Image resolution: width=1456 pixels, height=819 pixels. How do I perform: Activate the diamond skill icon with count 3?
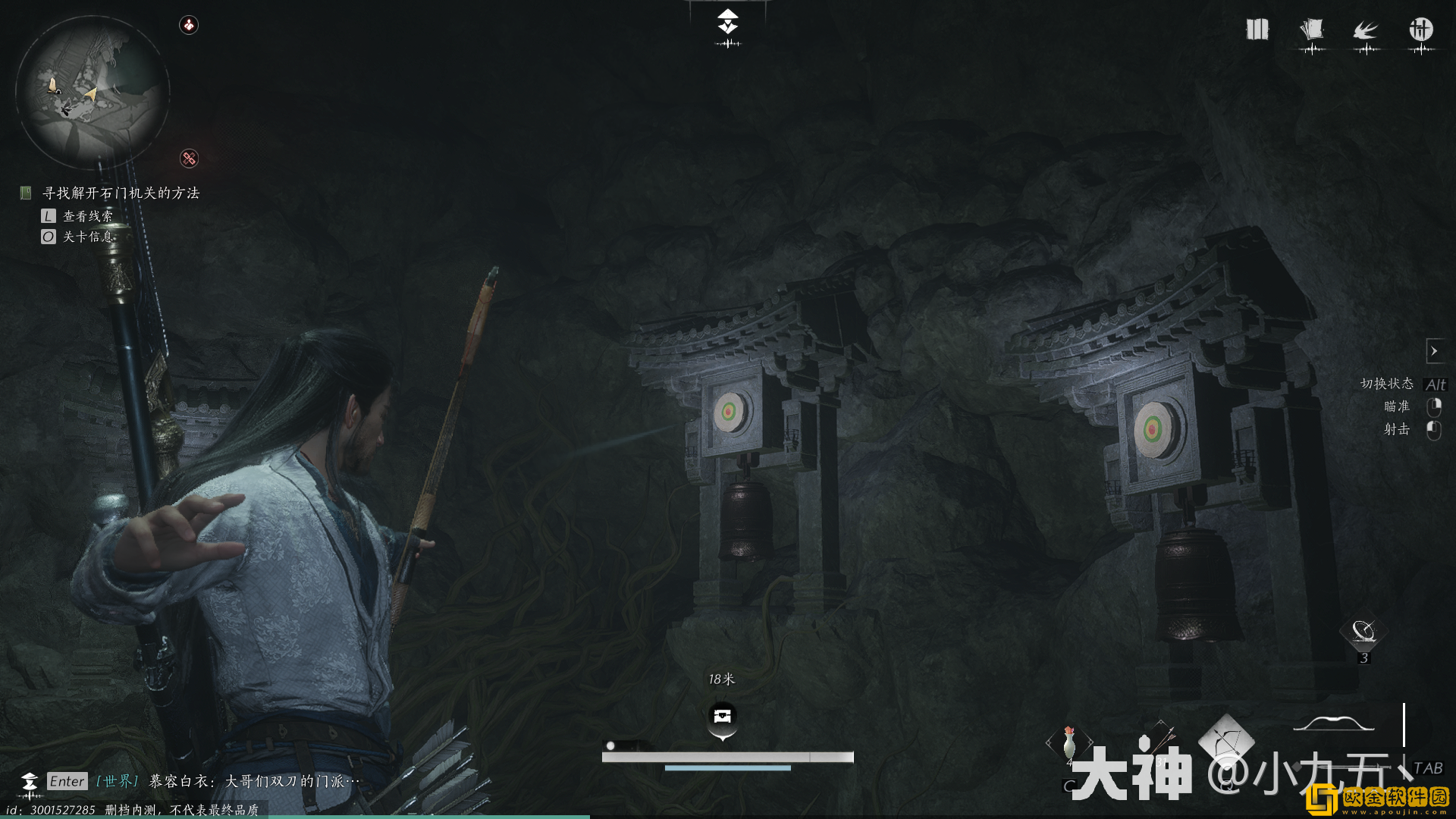(1363, 632)
